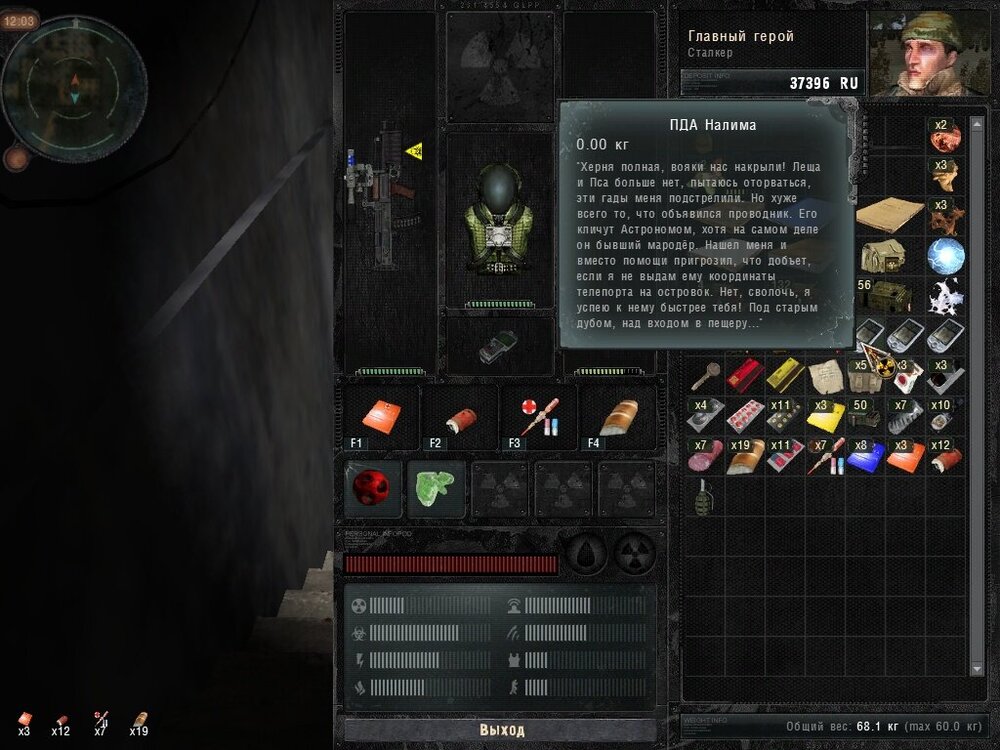1000x750 pixels.
Task: Select the red artifact on the belt
Action: (x=373, y=488)
